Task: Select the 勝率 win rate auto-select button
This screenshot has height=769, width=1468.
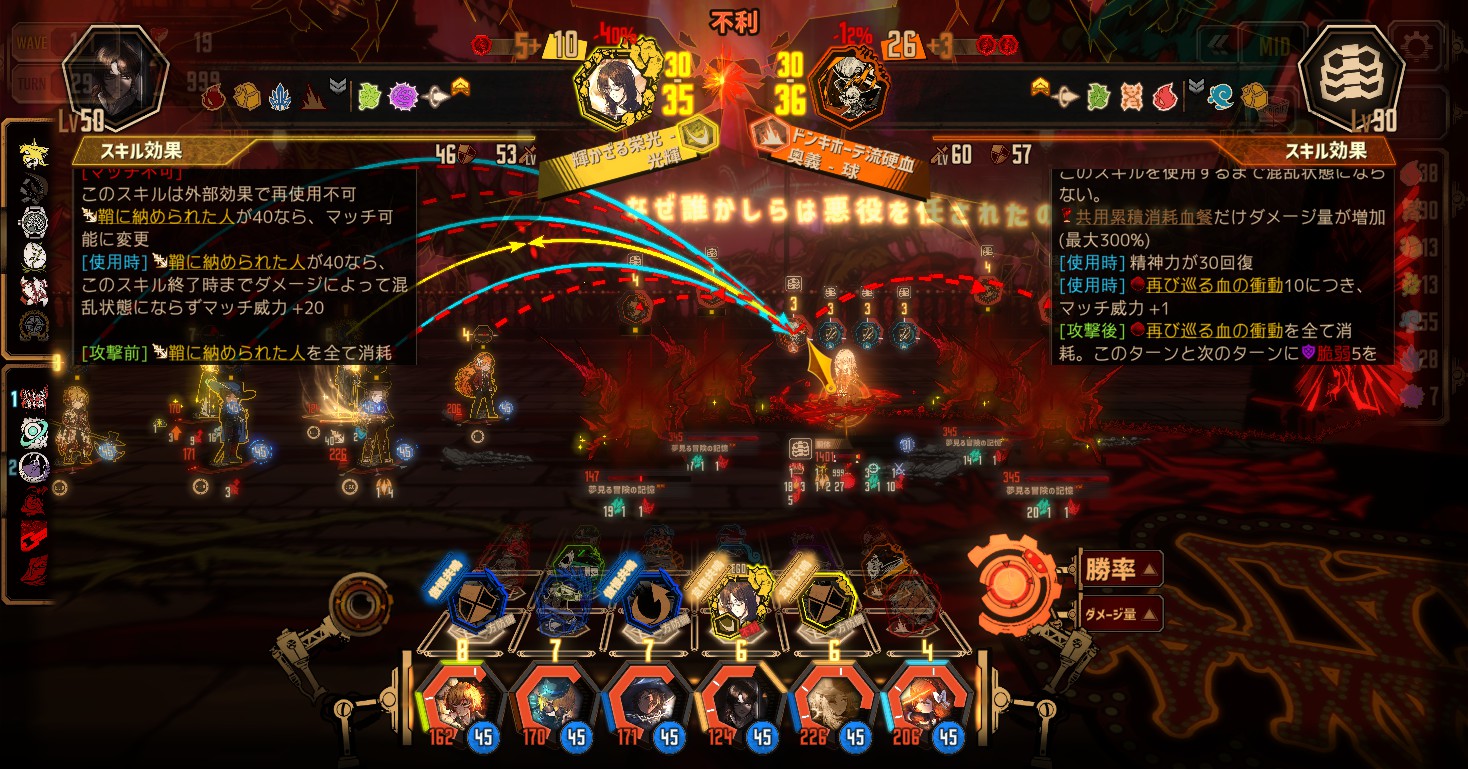Action: pyautogui.click(x=1119, y=570)
